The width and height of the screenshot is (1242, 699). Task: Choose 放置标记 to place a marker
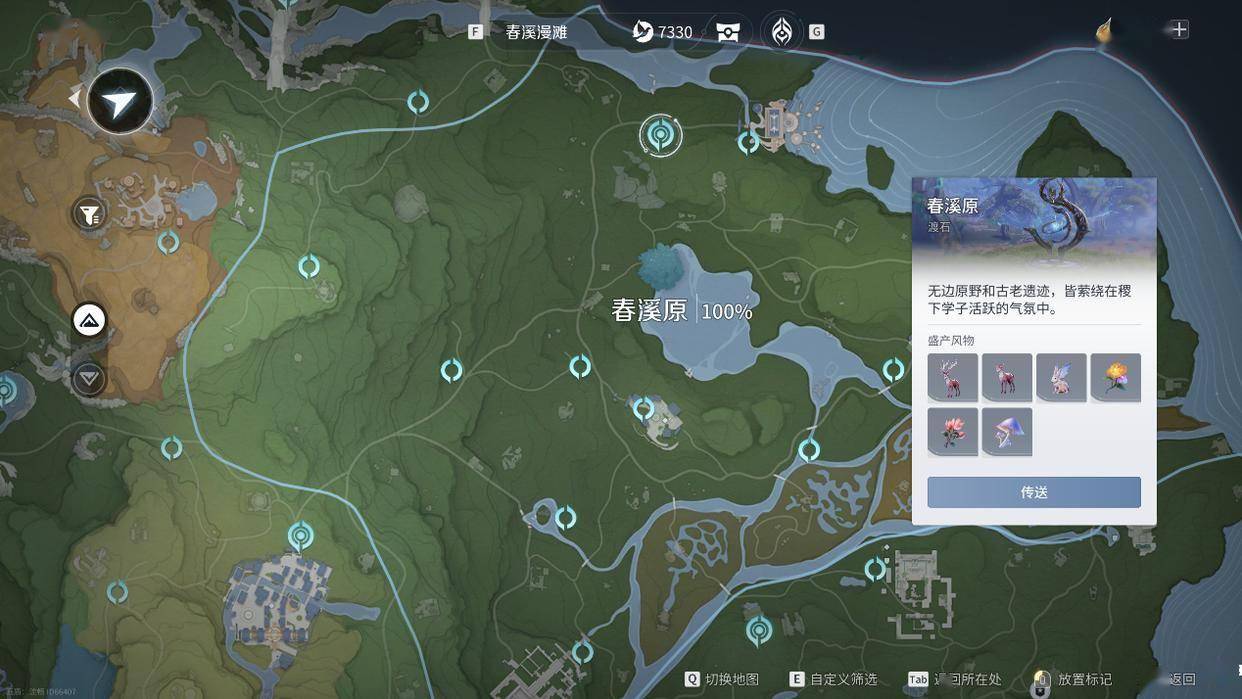(x=1074, y=679)
